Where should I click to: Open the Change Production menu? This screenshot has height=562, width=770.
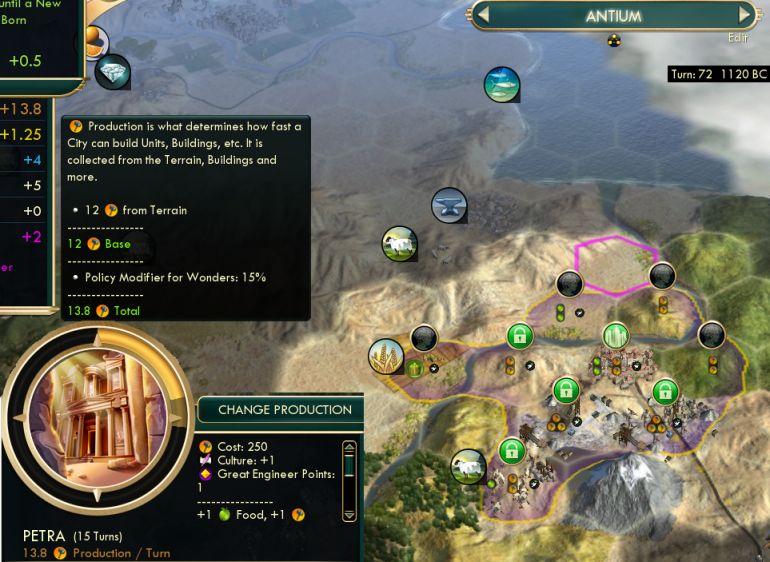pos(284,409)
